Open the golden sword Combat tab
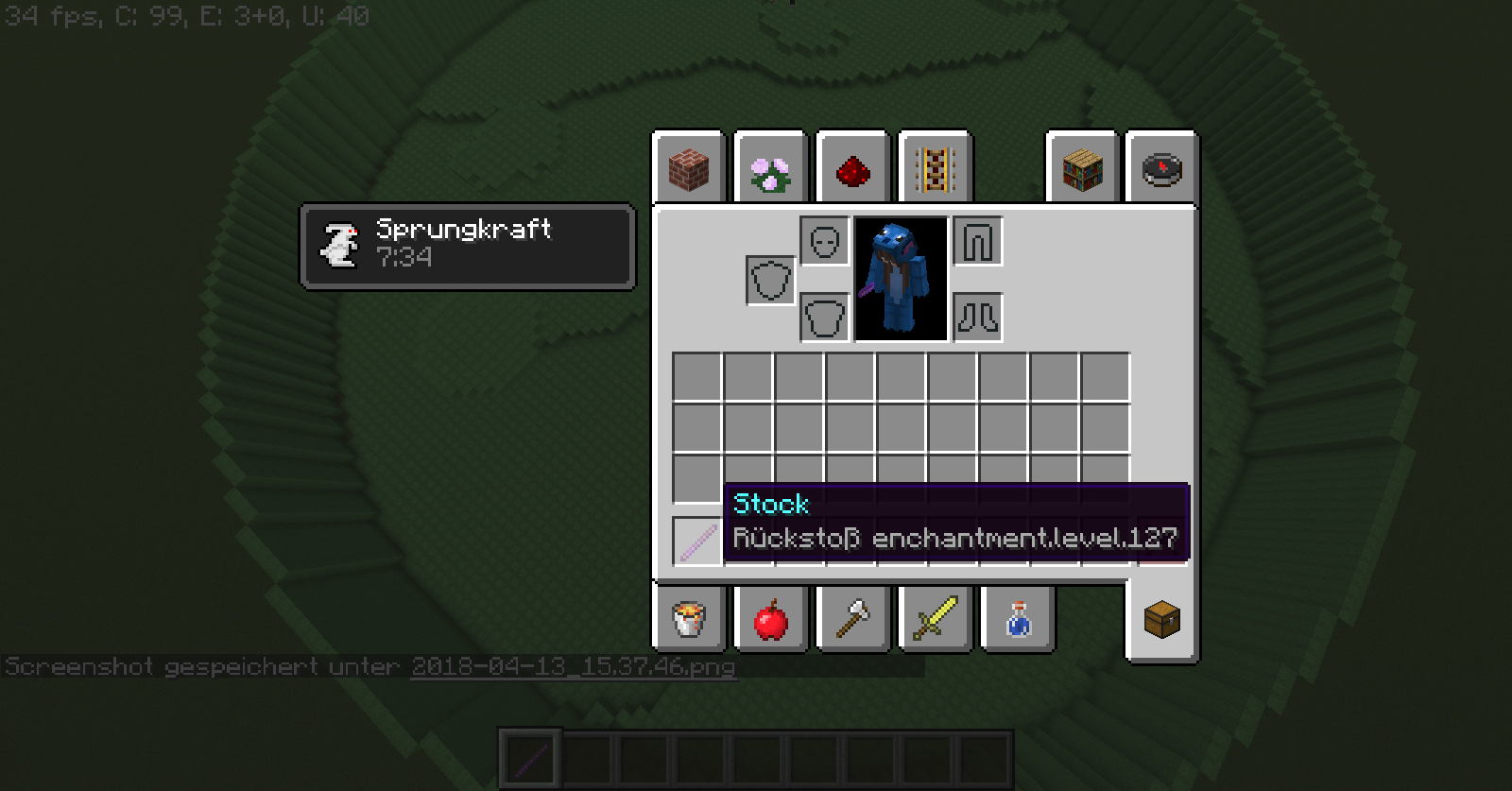This screenshot has height=791, width=1512. tap(935, 620)
